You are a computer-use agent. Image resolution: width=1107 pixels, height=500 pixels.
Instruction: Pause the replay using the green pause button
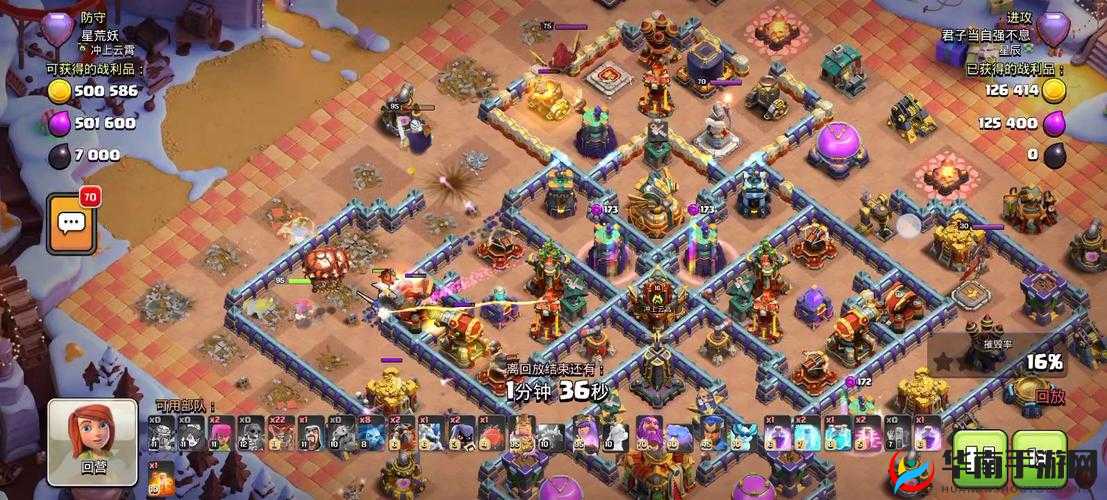(x=979, y=456)
